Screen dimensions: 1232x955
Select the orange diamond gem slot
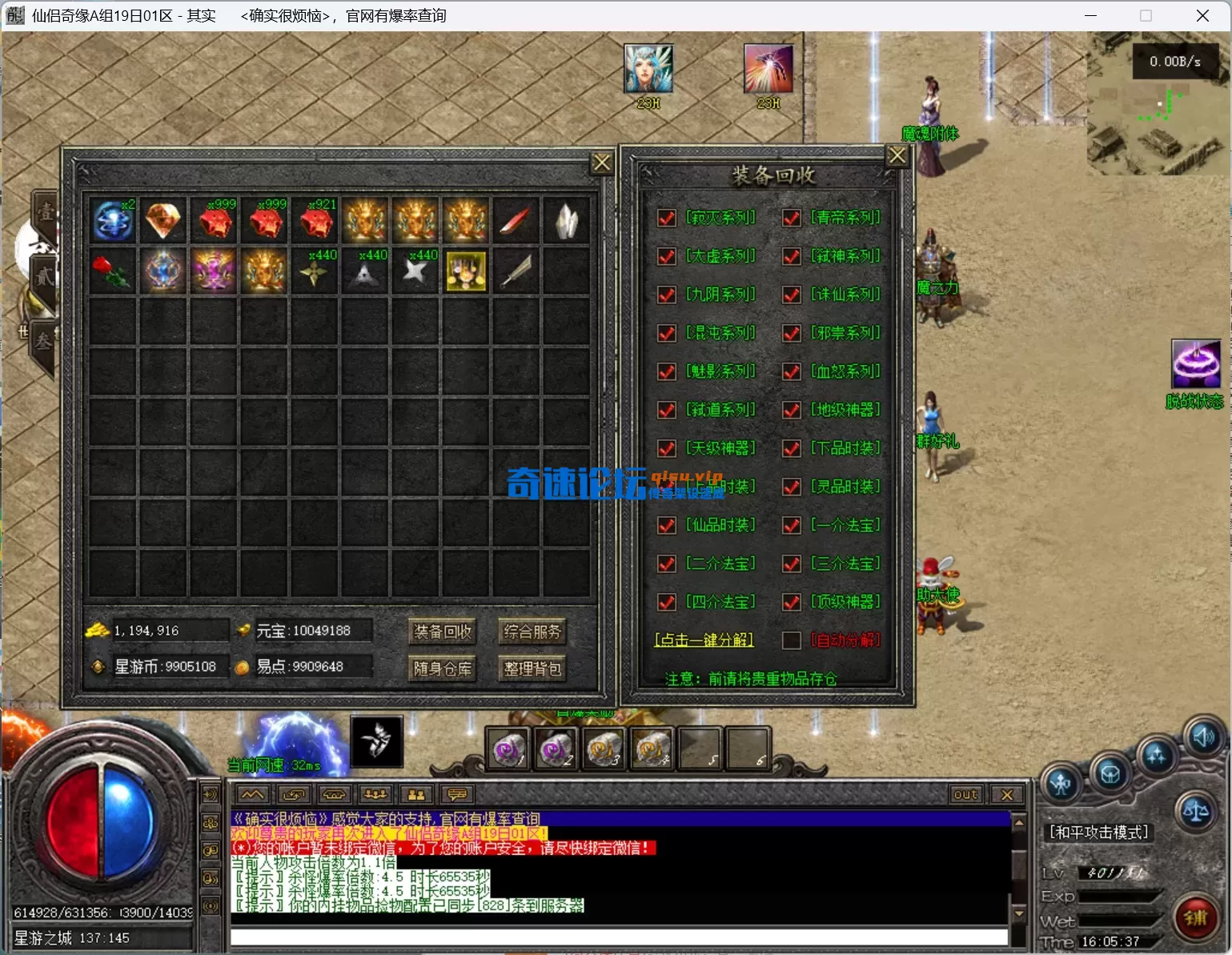coord(163,220)
